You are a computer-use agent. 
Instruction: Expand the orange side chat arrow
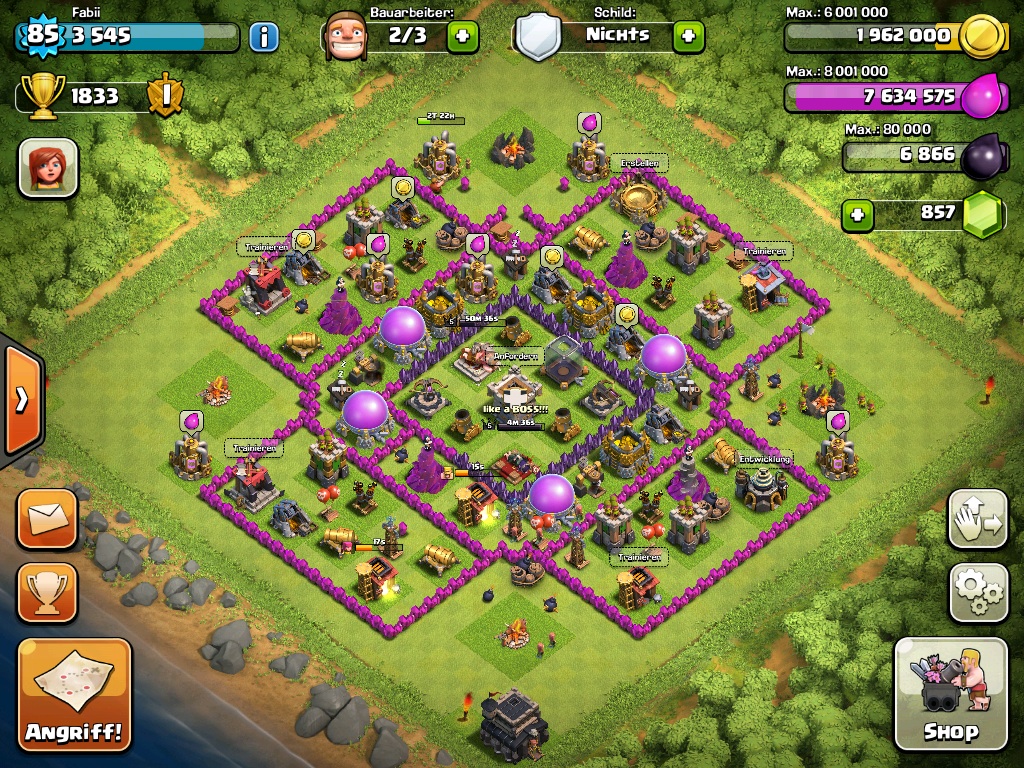[x=21, y=399]
